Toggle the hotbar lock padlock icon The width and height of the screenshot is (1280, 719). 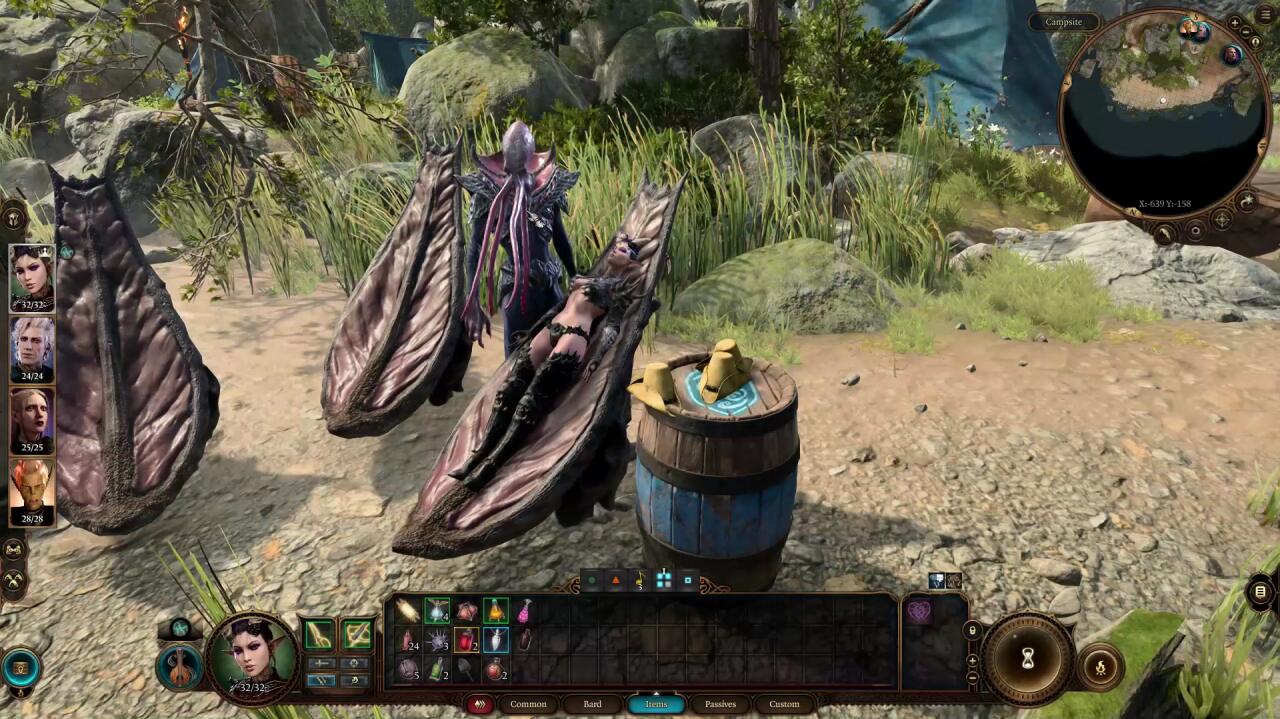pyautogui.click(x=972, y=631)
